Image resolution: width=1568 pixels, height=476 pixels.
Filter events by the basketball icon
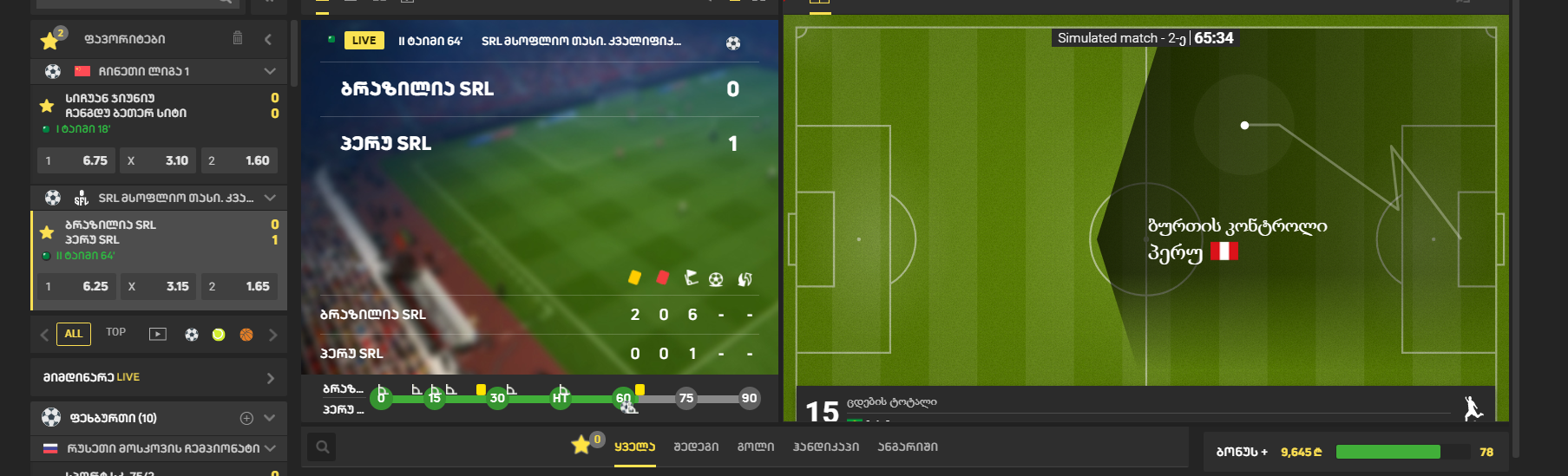(x=246, y=335)
